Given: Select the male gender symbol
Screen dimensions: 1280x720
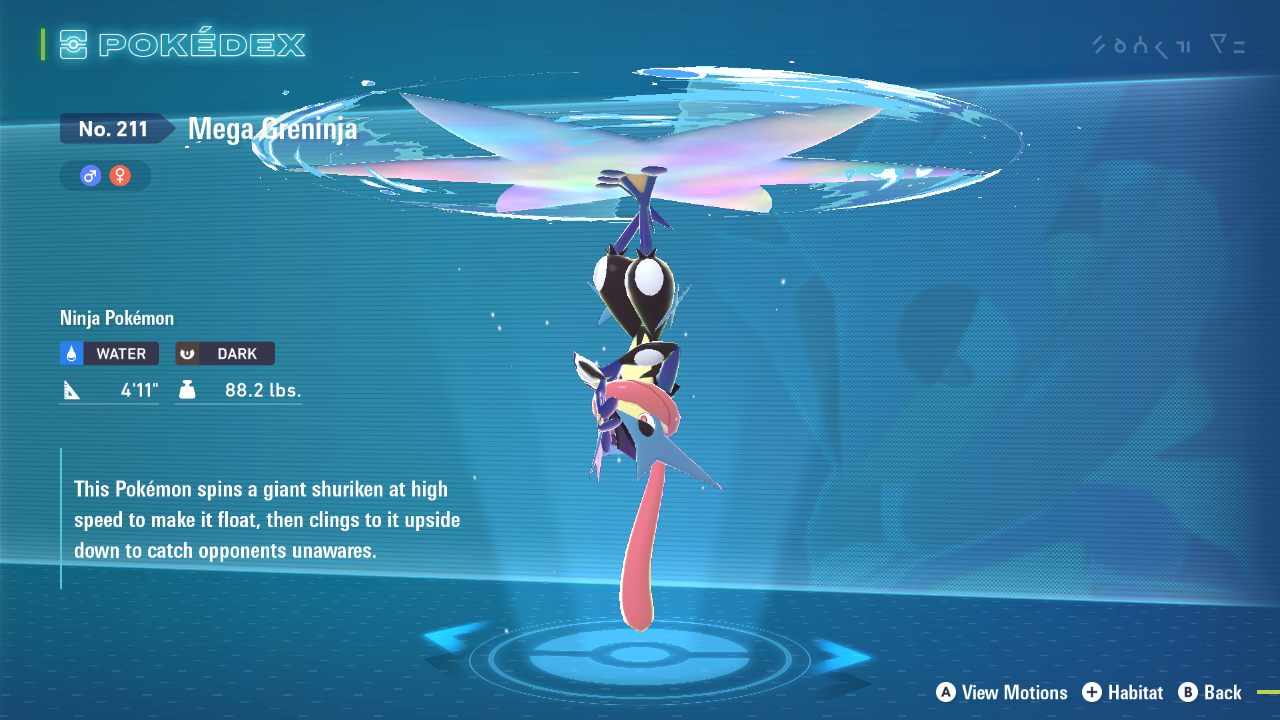Looking at the screenshot, I should pos(91,176).
